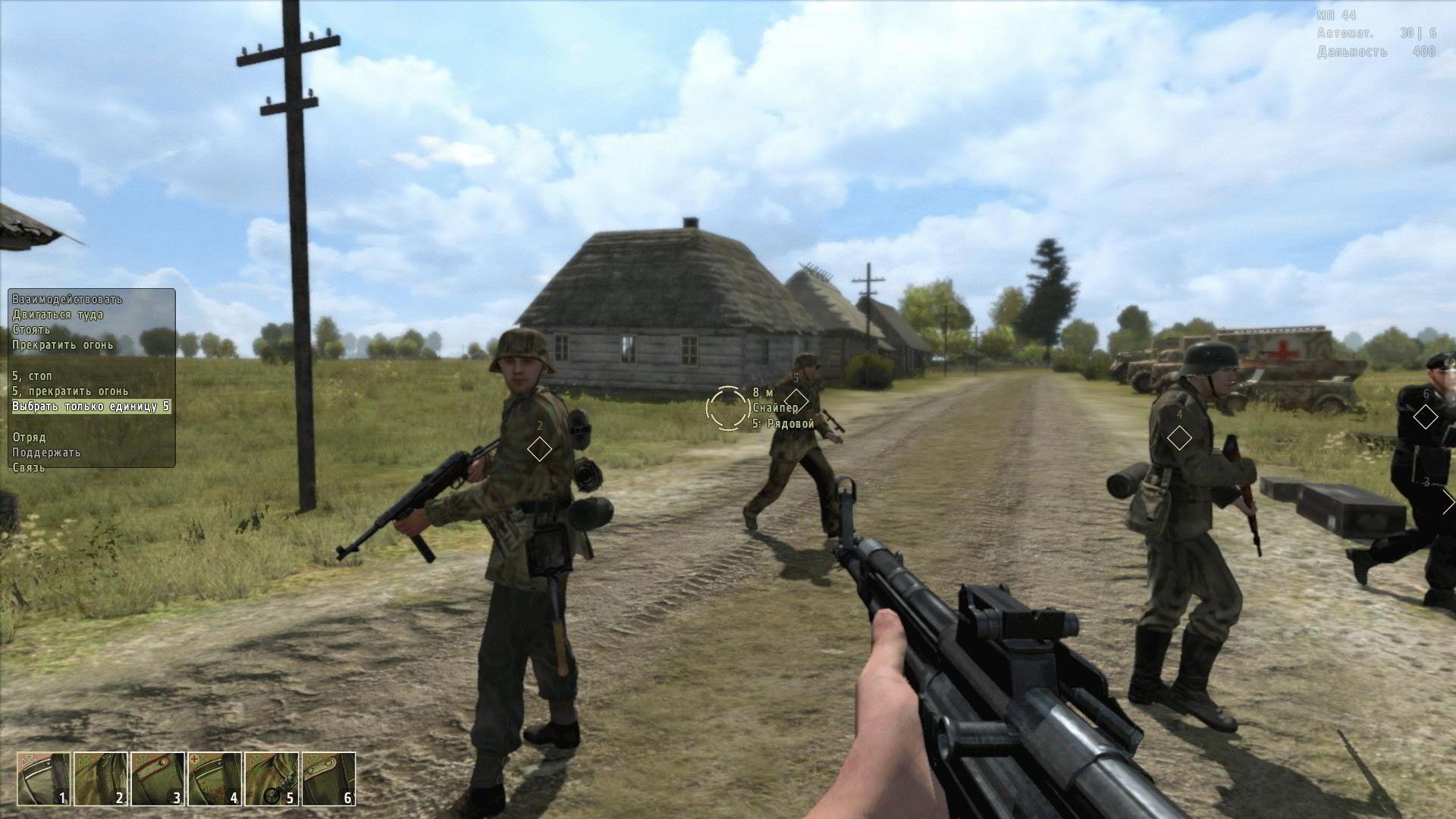Select squad member 6 portrait

pyautogui.click(x=328, y=779)
